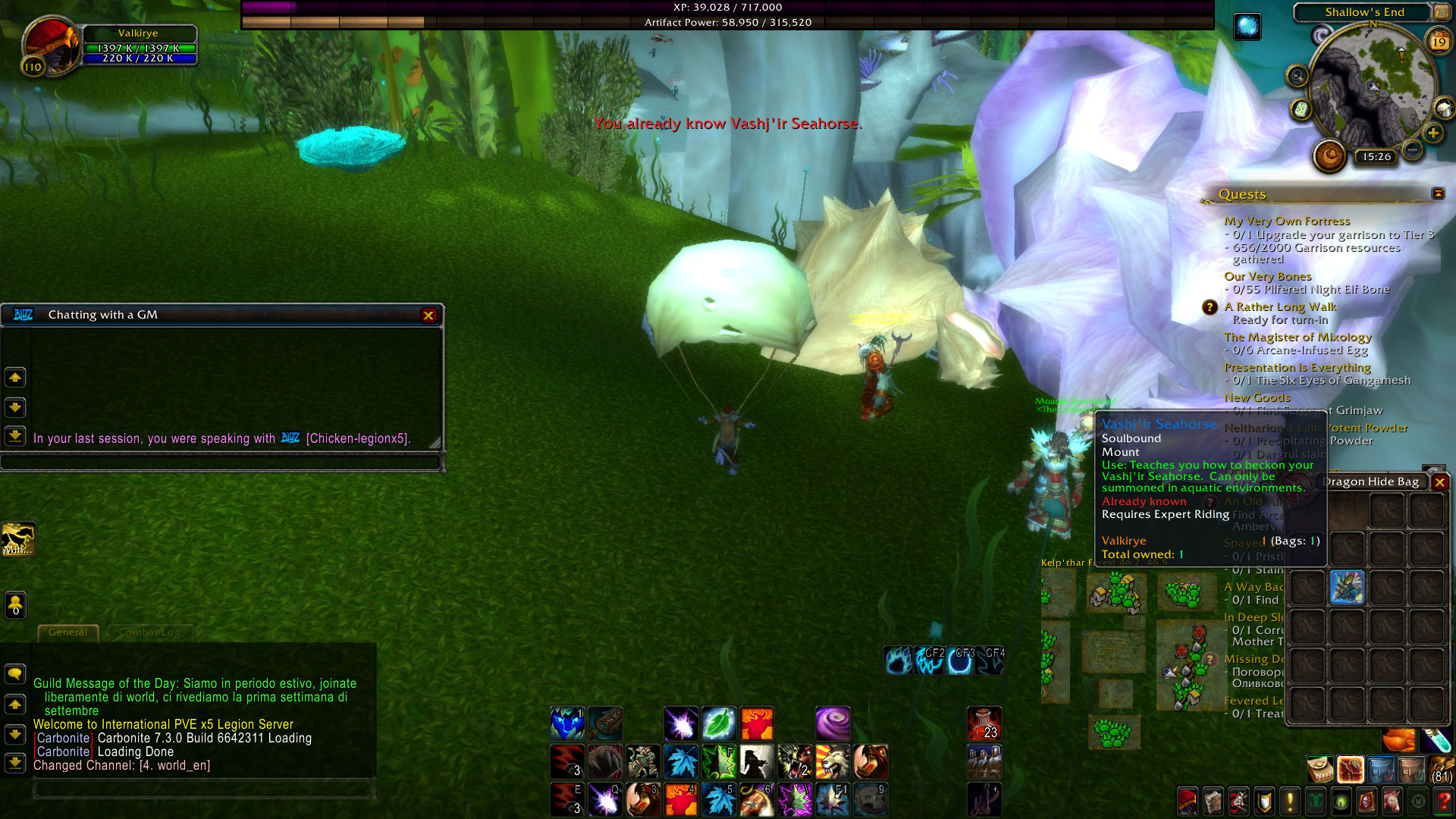Open the calendar showing day 19
1456x819 pixels.
[x=1439, y=42]
